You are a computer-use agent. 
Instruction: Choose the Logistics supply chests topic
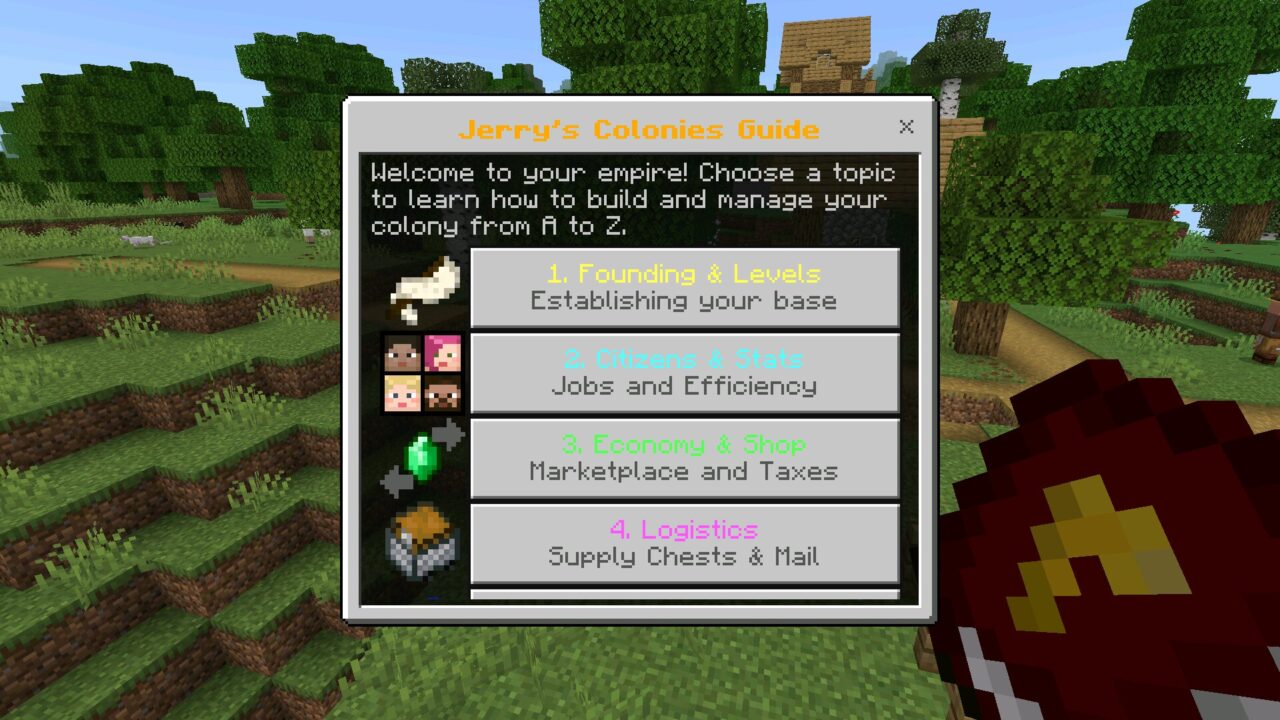pyautogui.click(x=684, y=543)
